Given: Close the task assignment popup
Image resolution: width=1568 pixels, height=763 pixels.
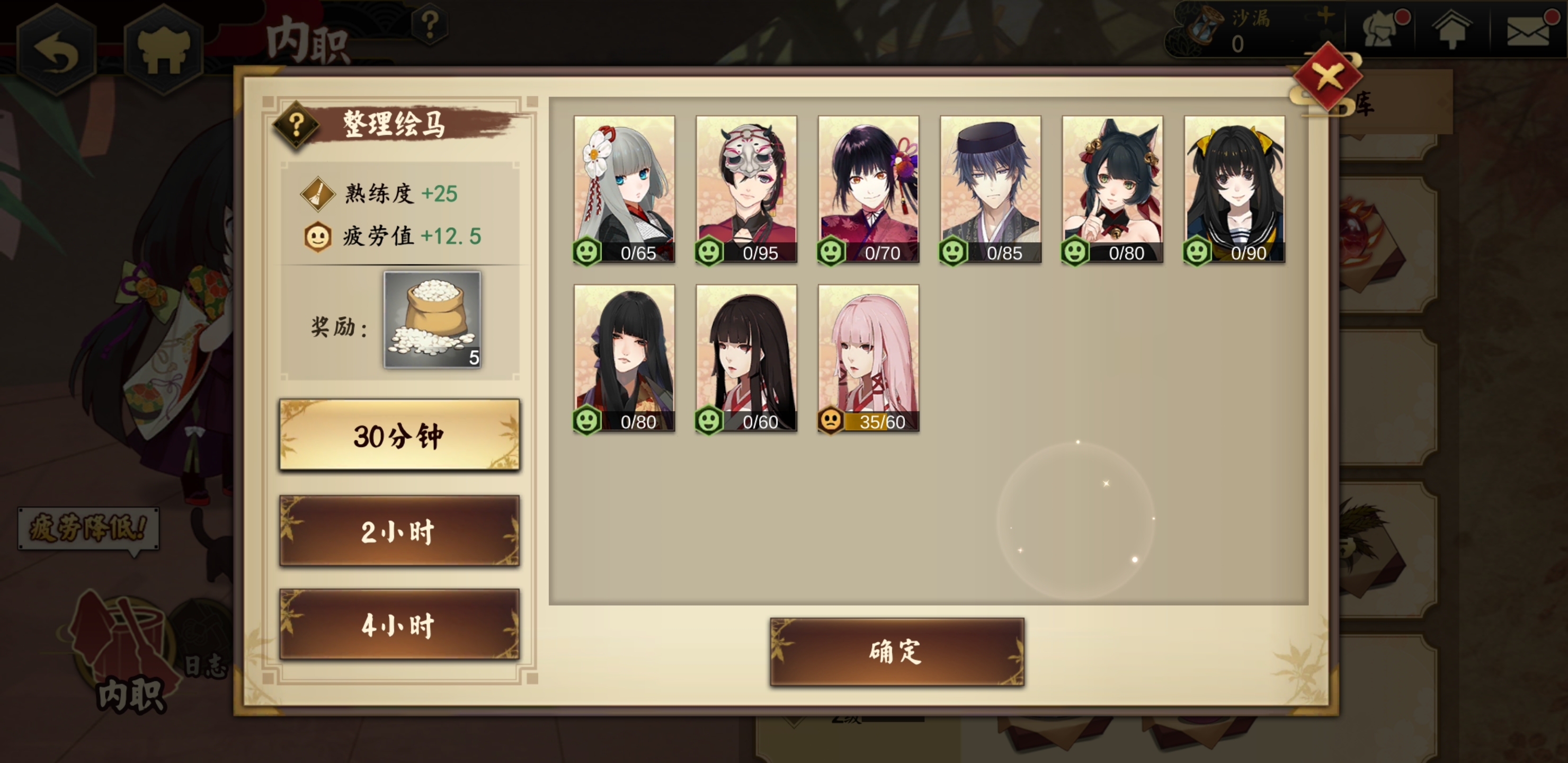Looking at the screenshot, I should click(x=1327, y=77).
